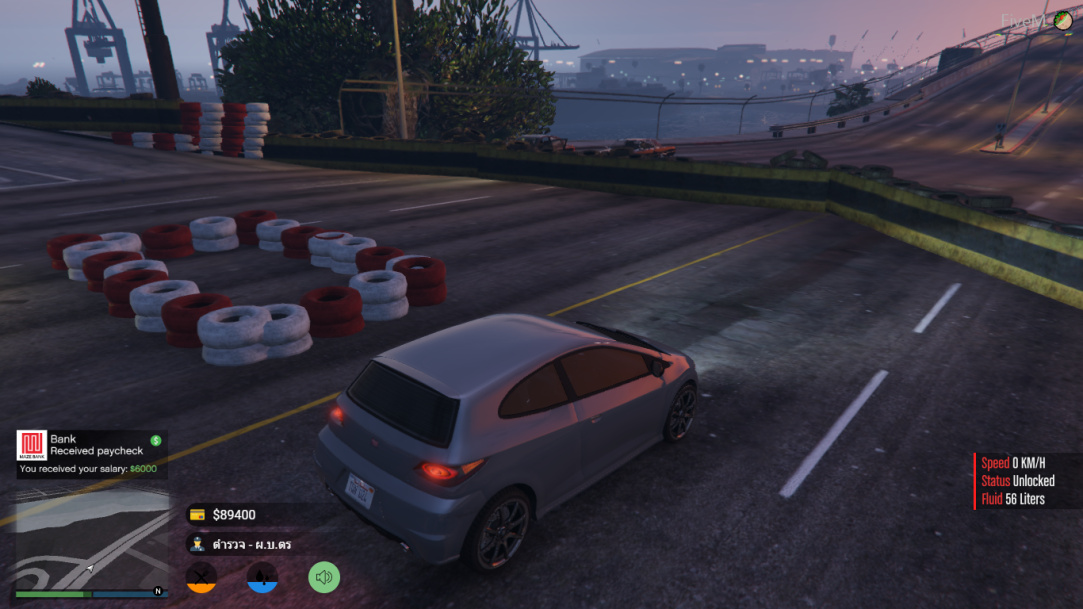Viewport: 1083px width, 609px height.
Task: Open the Maze Bank paycheck notification
Action: pos(91,453)
